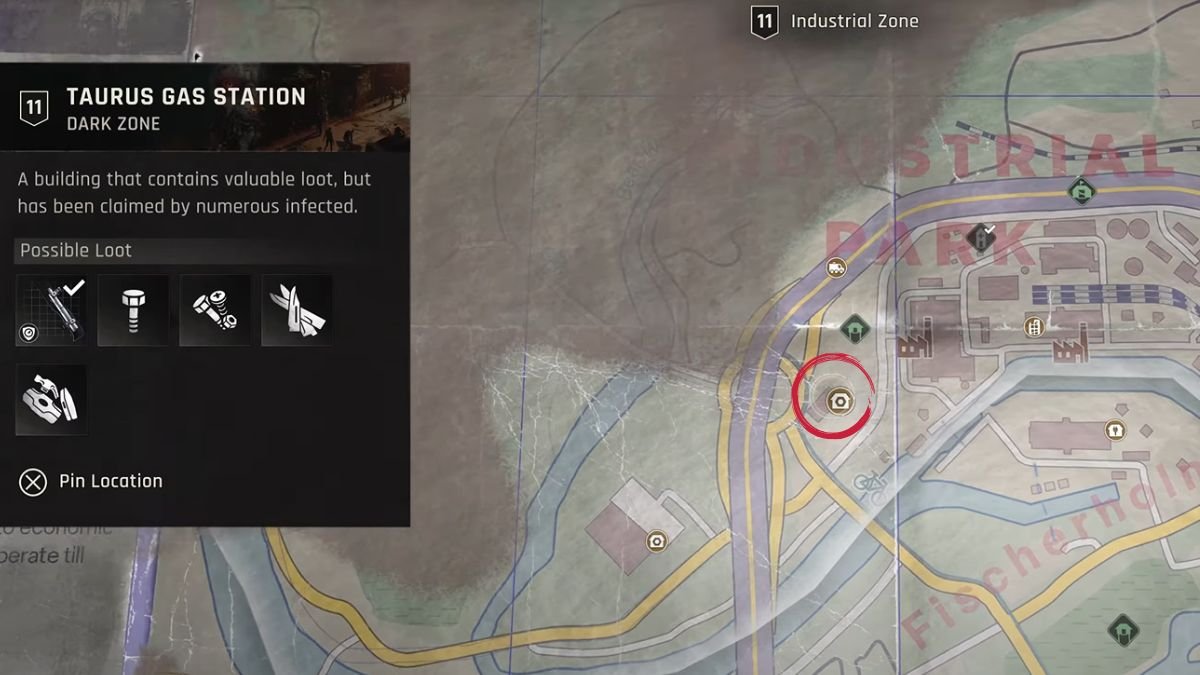Open the dark diamond marker with checkmark

(x=981, y=237)
